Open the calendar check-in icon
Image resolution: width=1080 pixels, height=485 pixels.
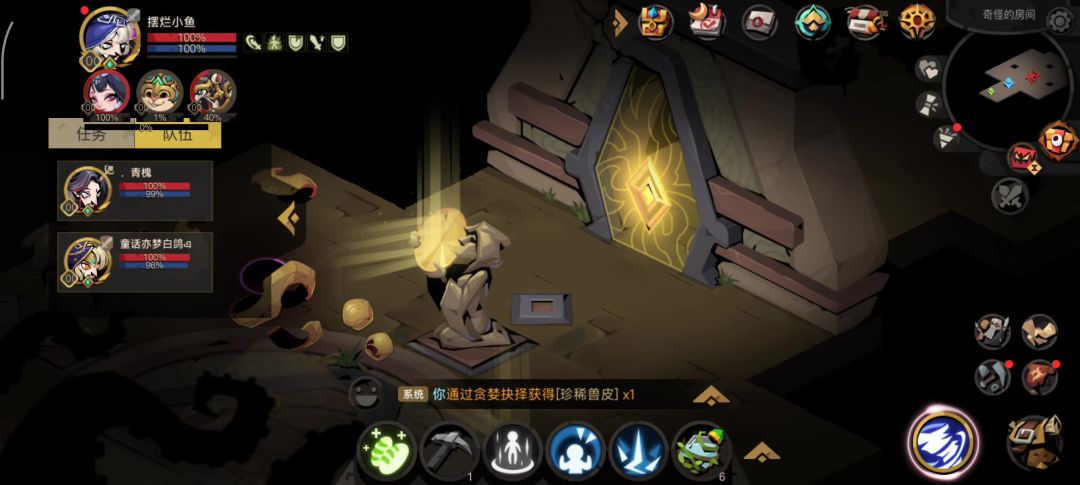click(708, 21)
